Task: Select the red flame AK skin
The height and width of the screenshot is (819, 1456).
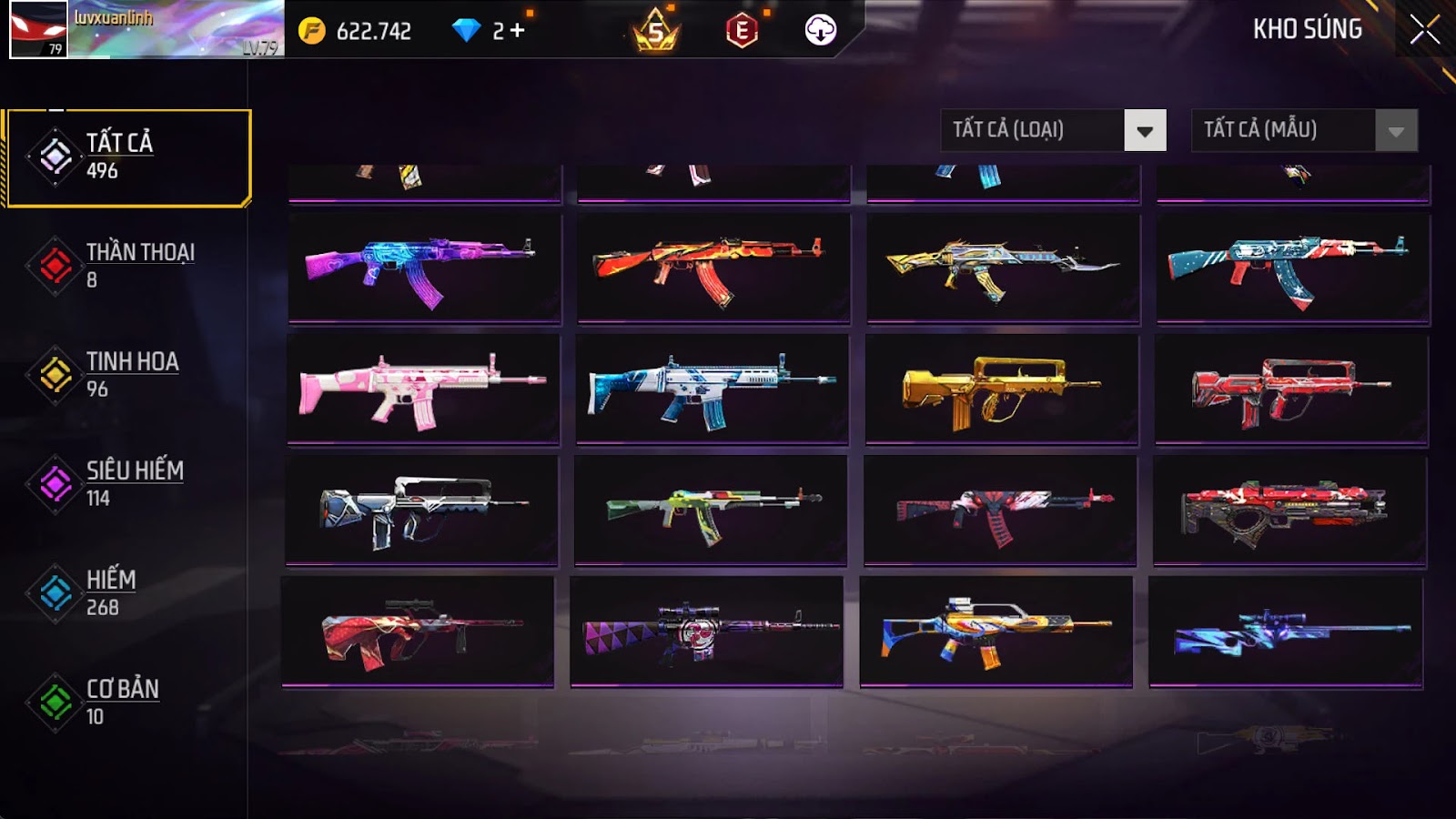Action: pos(713,268)
